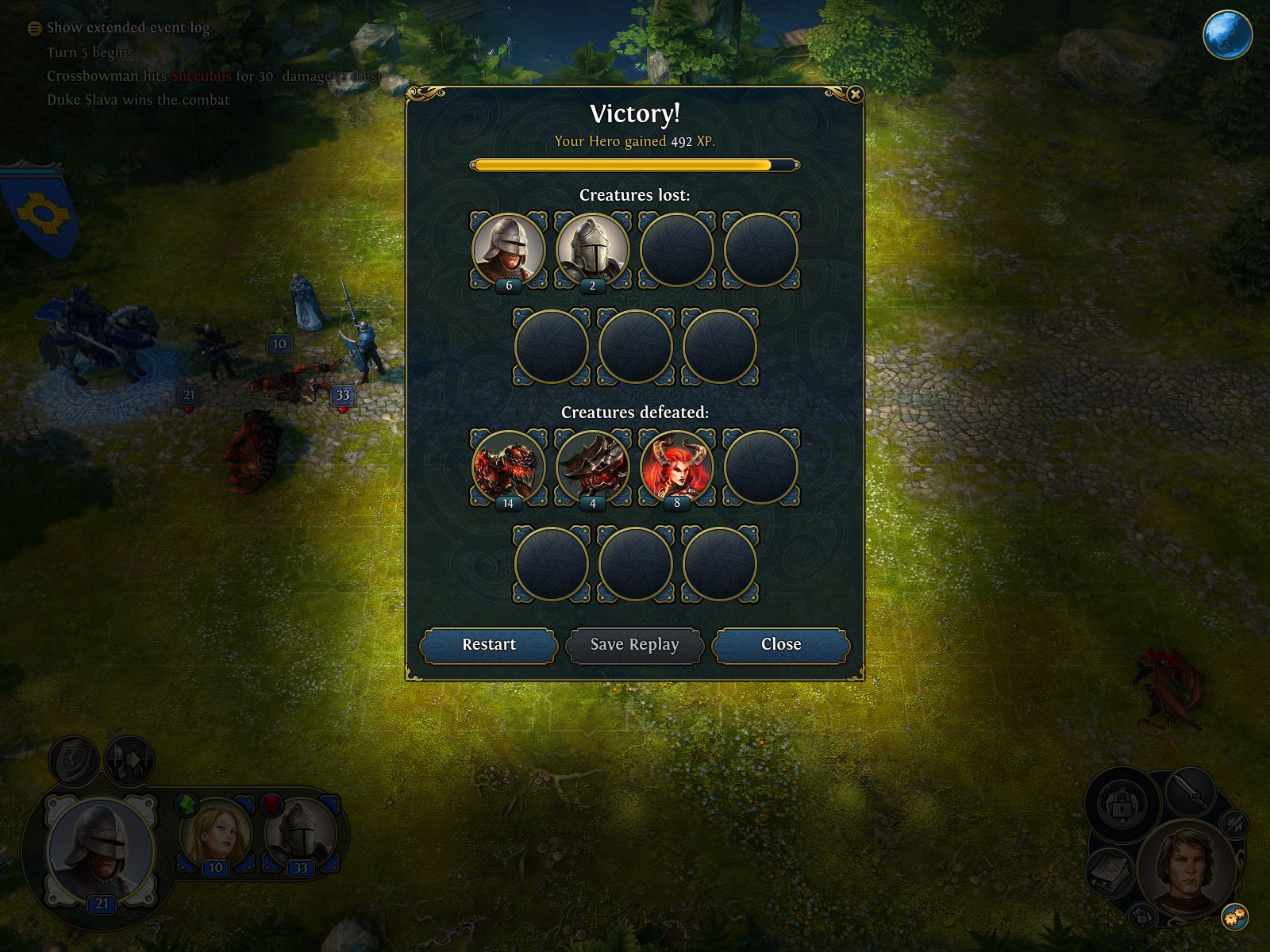Close the Victory results window
Viewport: 1270px width, 952px height.
(780, 645)
